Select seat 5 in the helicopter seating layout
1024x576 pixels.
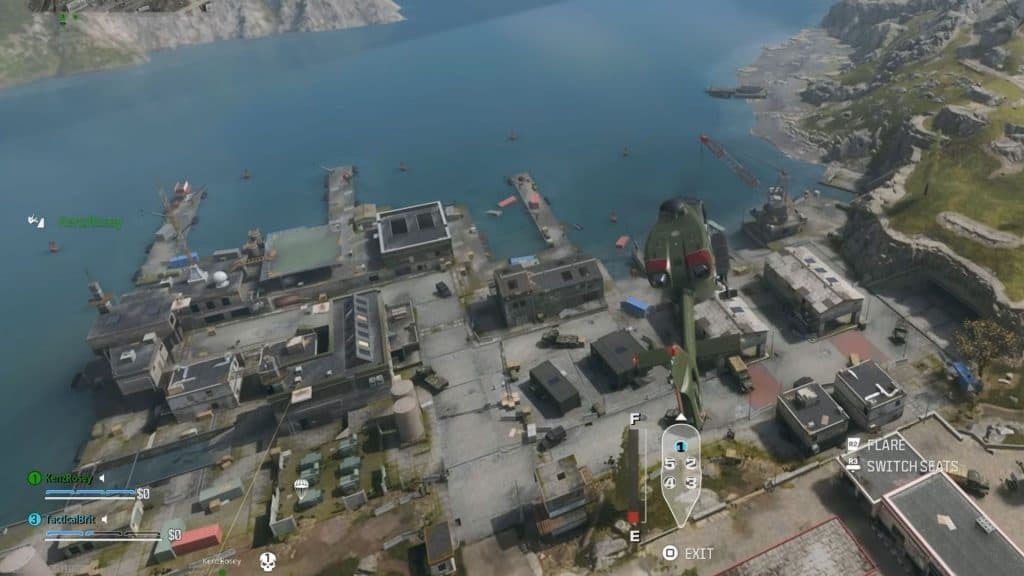coord(669,464)
